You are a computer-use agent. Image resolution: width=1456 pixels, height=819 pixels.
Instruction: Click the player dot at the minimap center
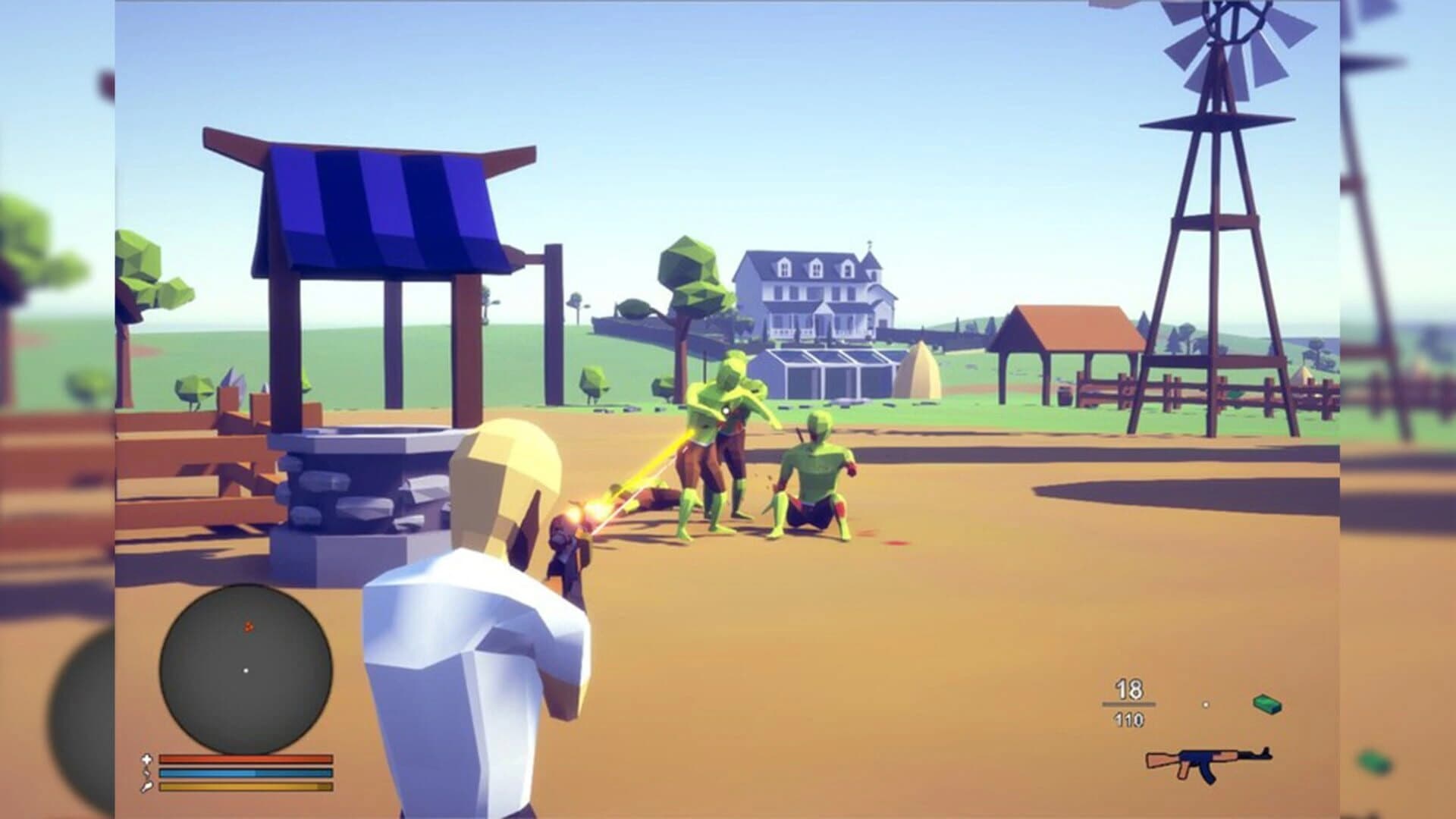coord(246,670)
